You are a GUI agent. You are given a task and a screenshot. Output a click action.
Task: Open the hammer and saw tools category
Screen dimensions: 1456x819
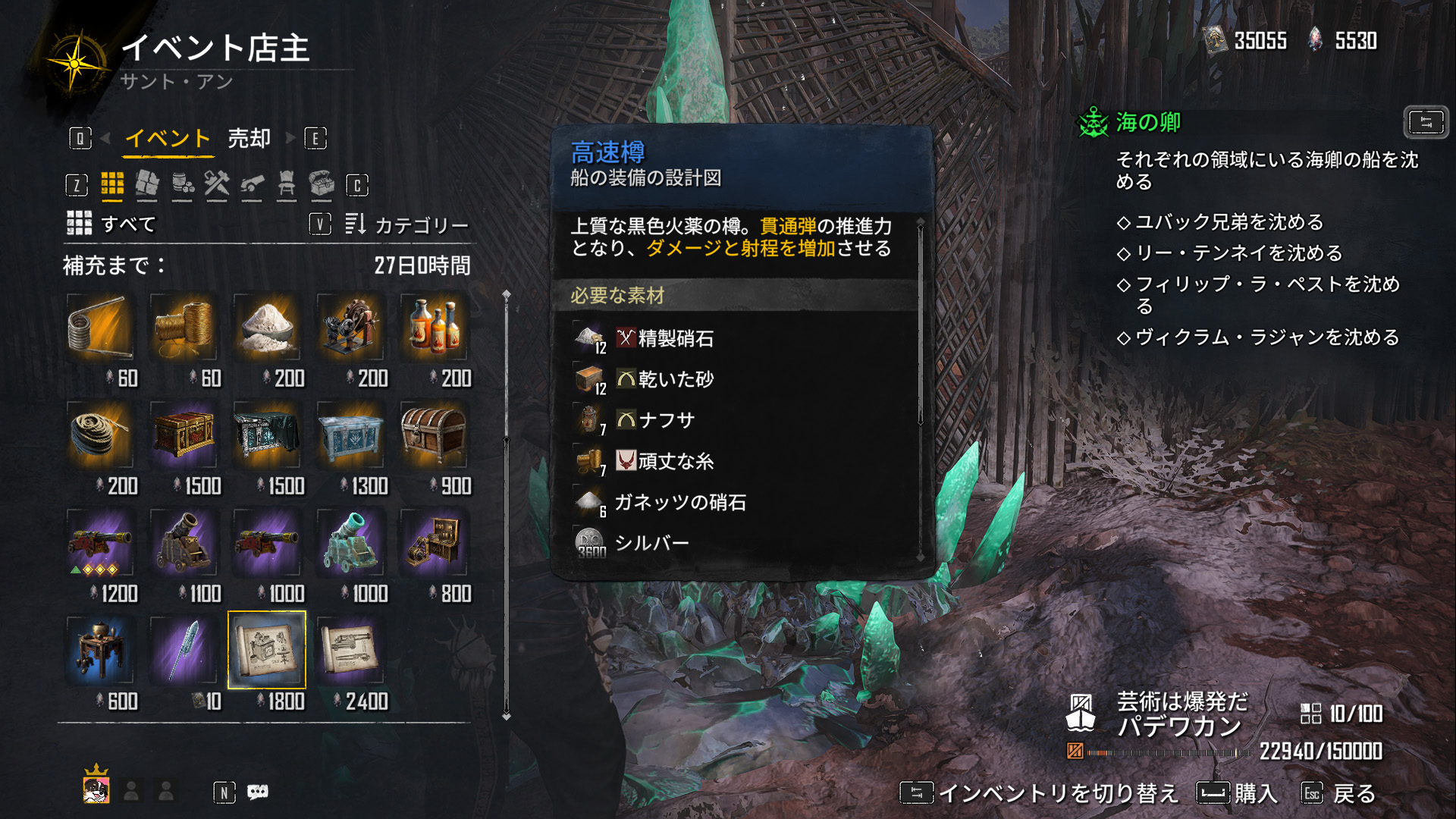click(x=217, y=184)
